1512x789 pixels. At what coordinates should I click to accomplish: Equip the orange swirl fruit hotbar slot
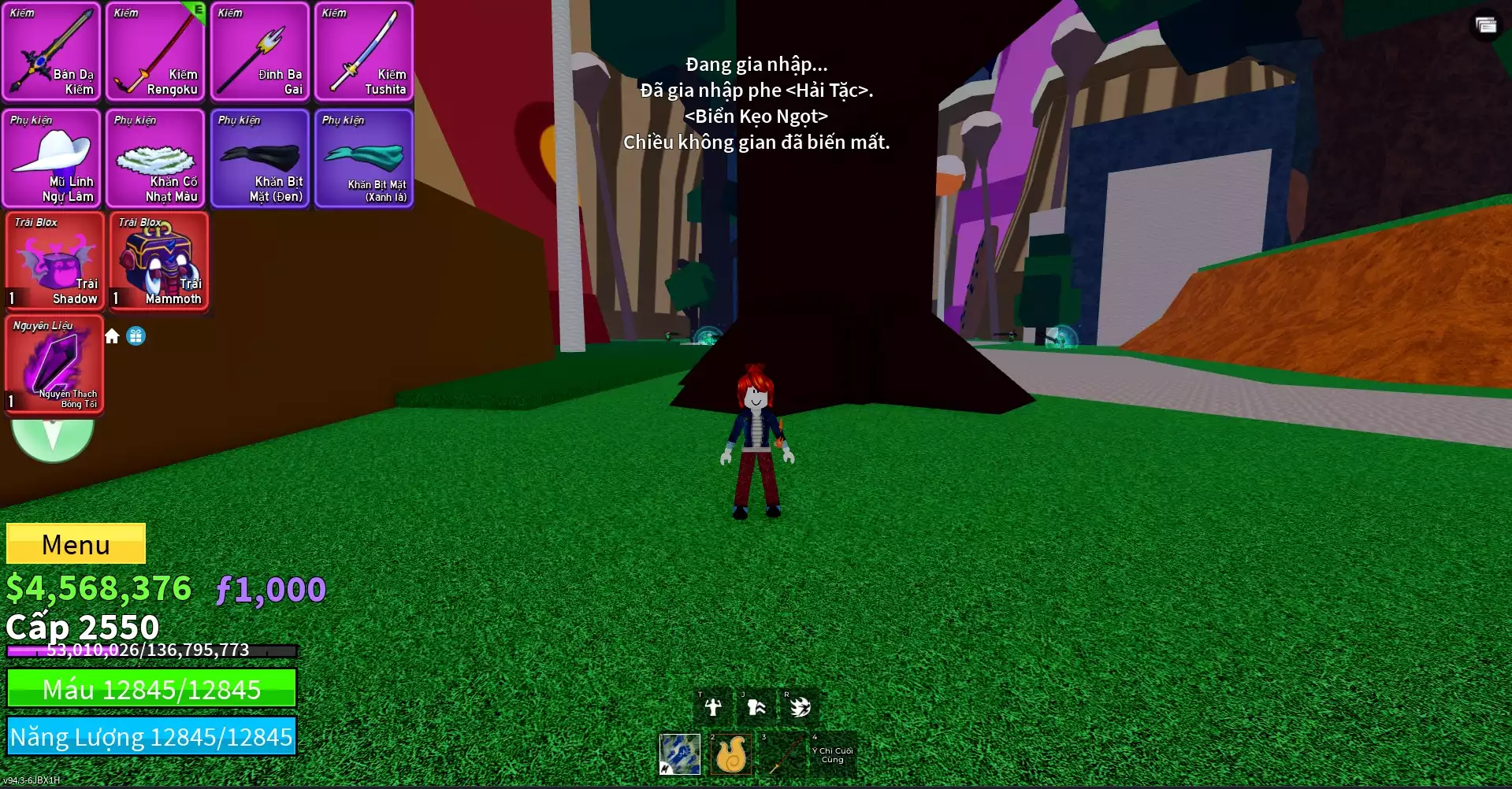point(730,754)
